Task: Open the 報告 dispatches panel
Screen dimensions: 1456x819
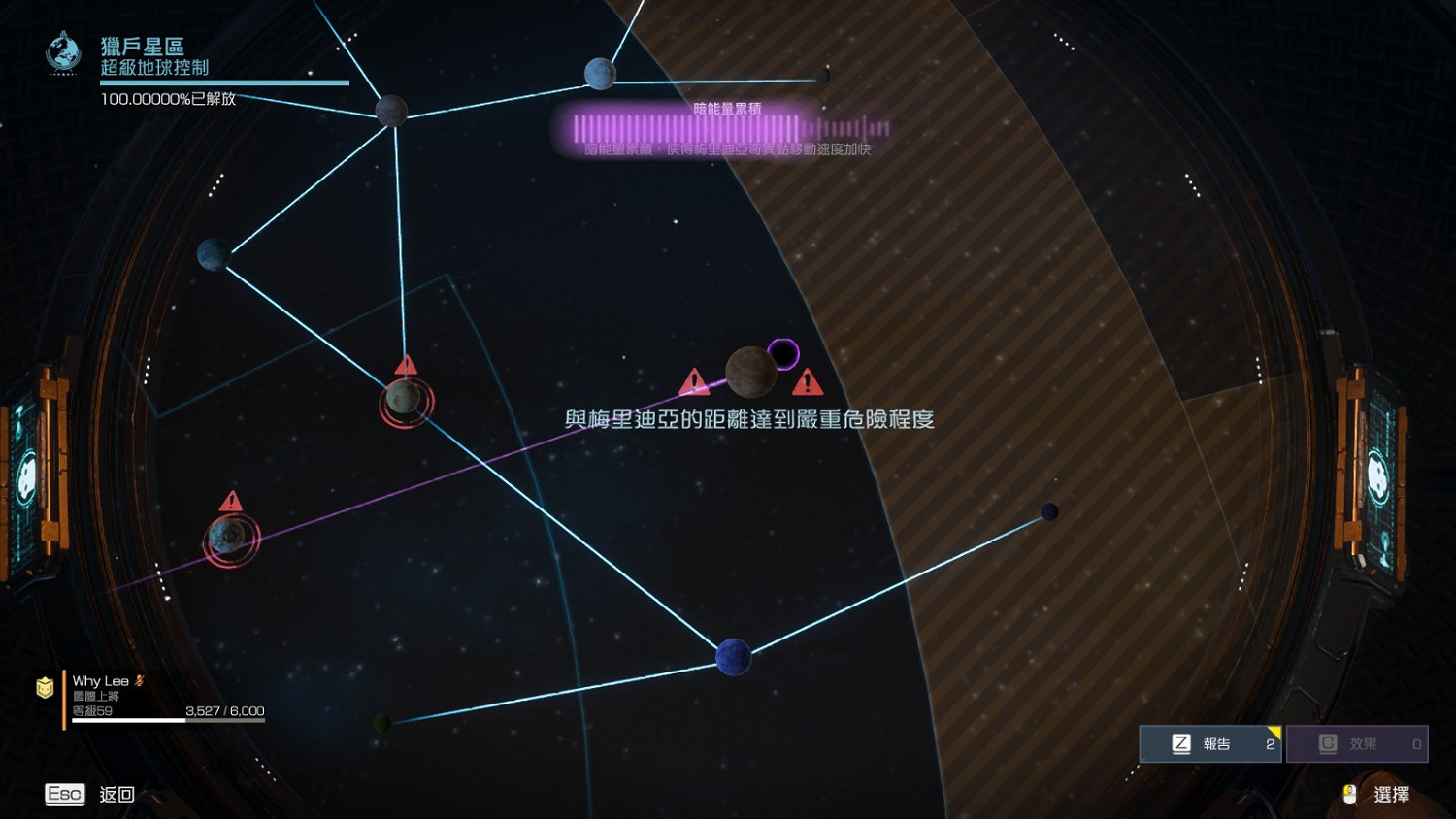Action: click(1210, 743)
